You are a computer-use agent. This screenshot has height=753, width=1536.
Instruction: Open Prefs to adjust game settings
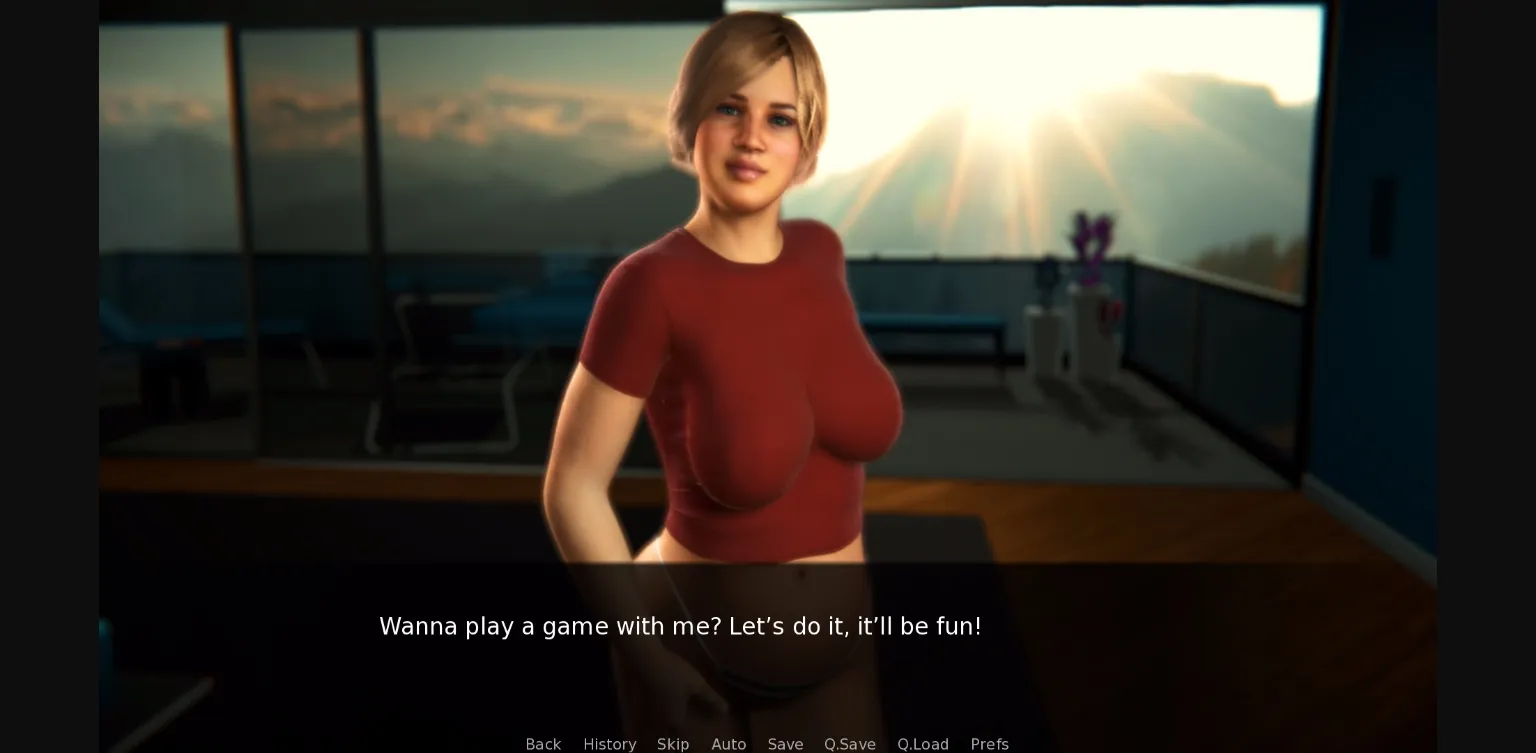point(989,744)
